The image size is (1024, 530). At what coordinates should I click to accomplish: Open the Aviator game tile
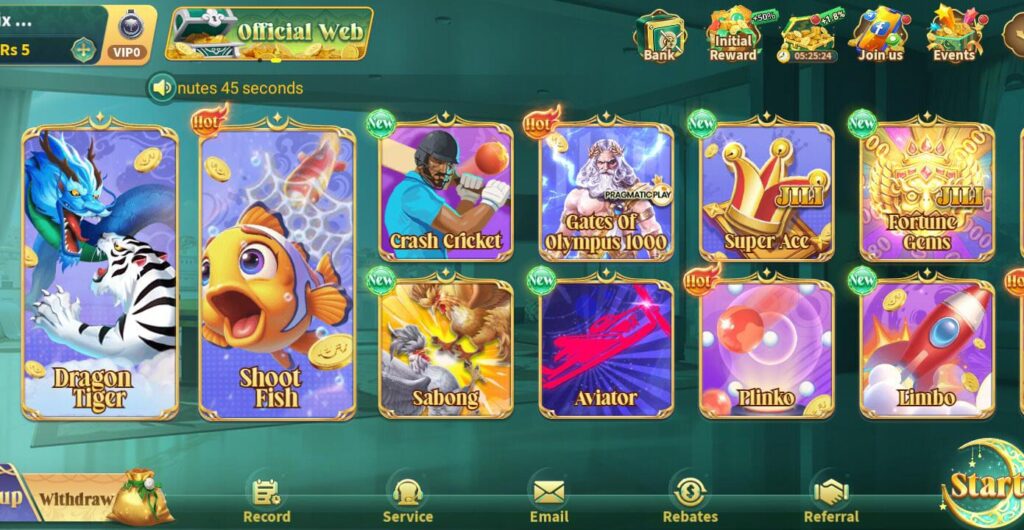tap(606, 348)
